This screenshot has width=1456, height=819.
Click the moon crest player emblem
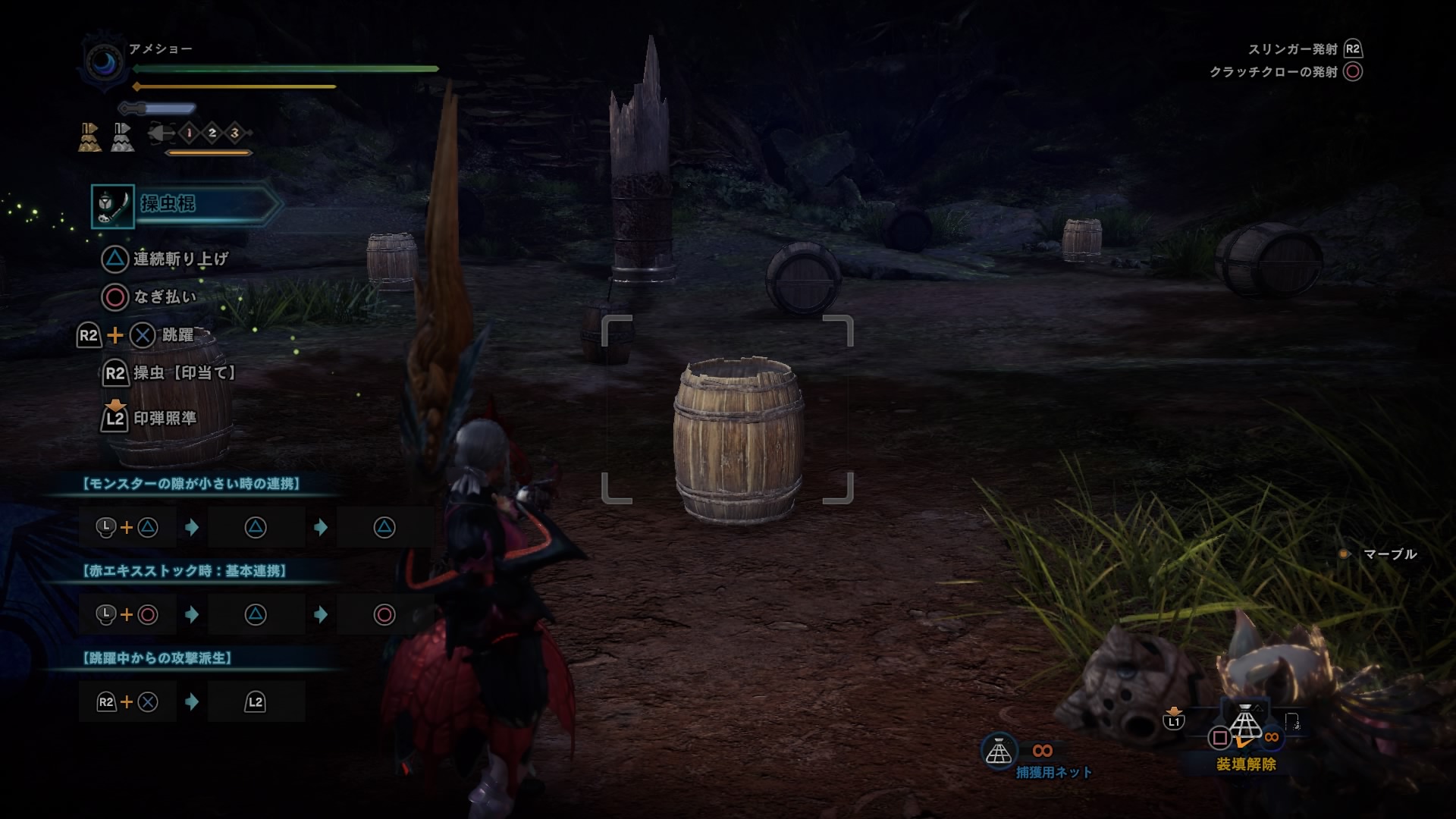point(105,64)
